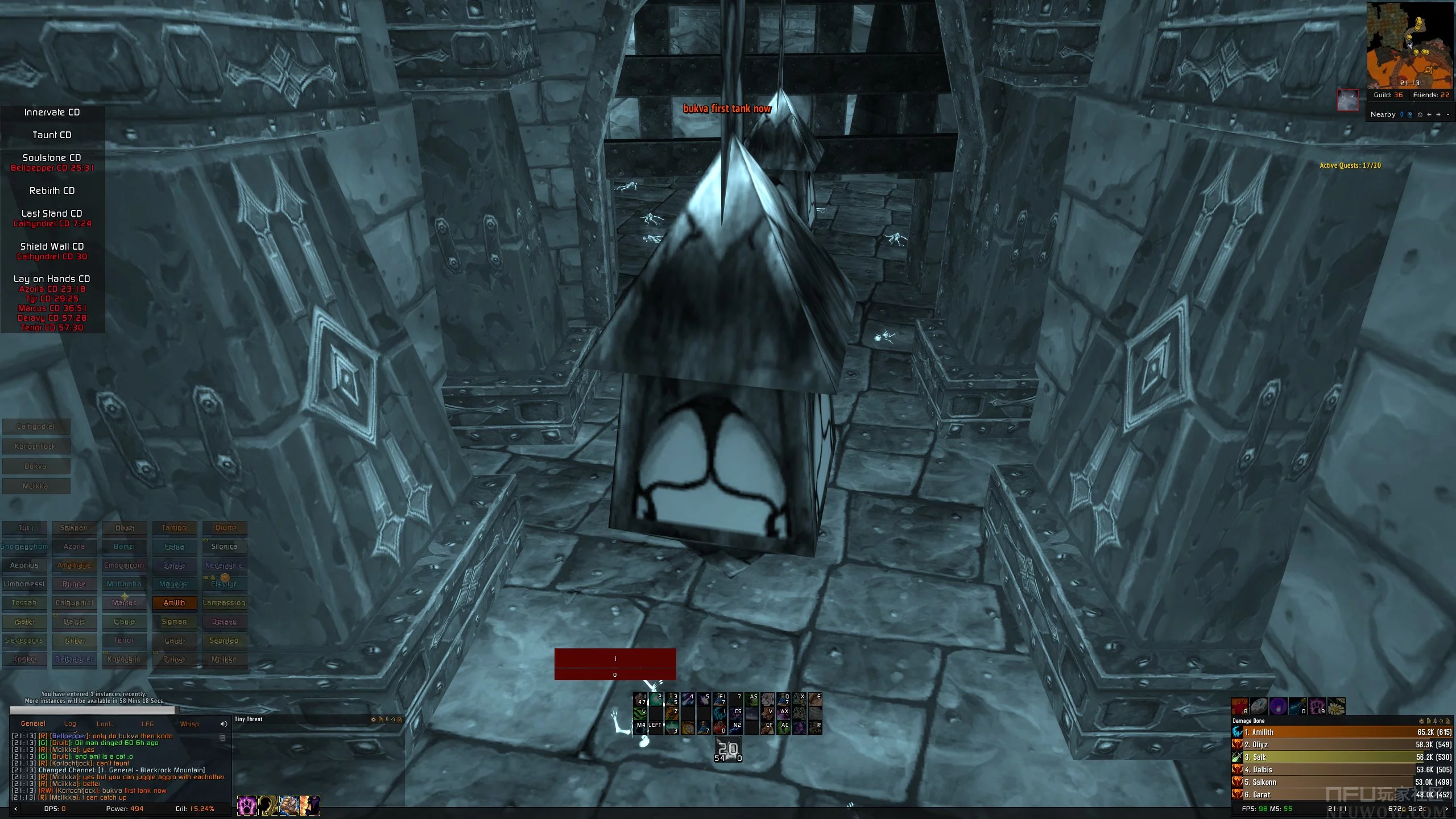The image size is (1456, 819).
Task: Select Amilith in the raid frames
Action: (x=174, y=603)
